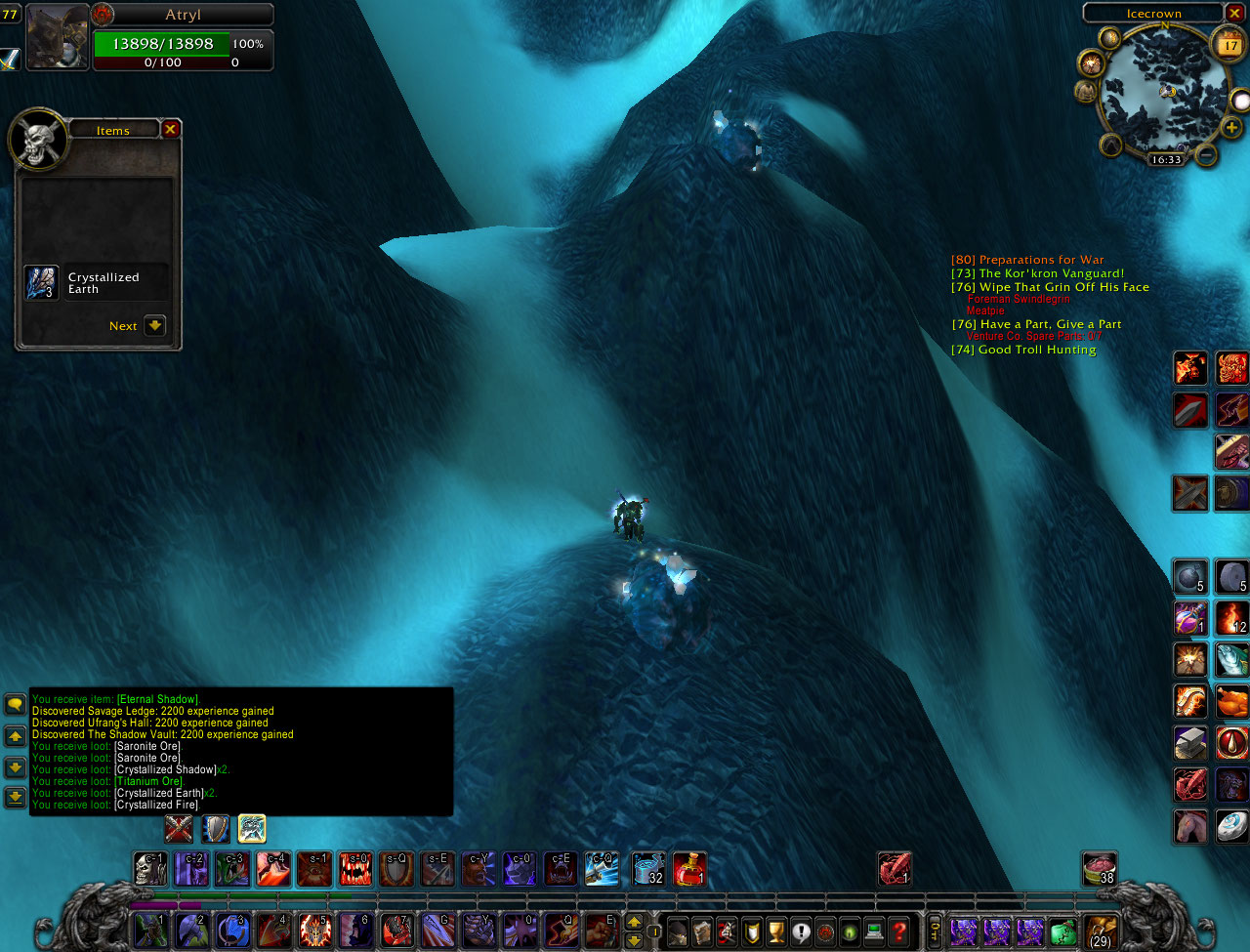Image resolution: width=1250 pixels, height=952 pixels.
Task: Click the Icecrown minimap
Action: (x=1164, y=93)
